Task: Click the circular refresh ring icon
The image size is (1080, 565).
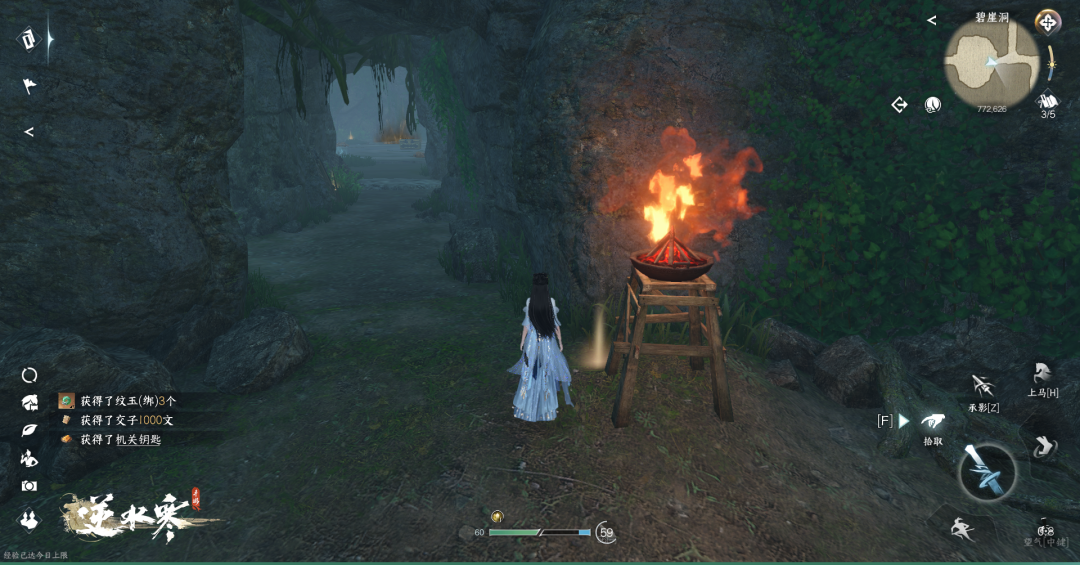Action: 29,375
